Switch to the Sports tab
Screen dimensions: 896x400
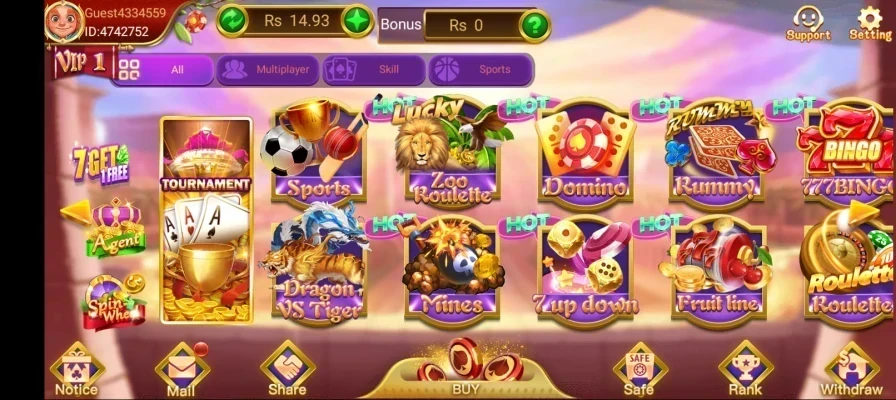[480, 70]
